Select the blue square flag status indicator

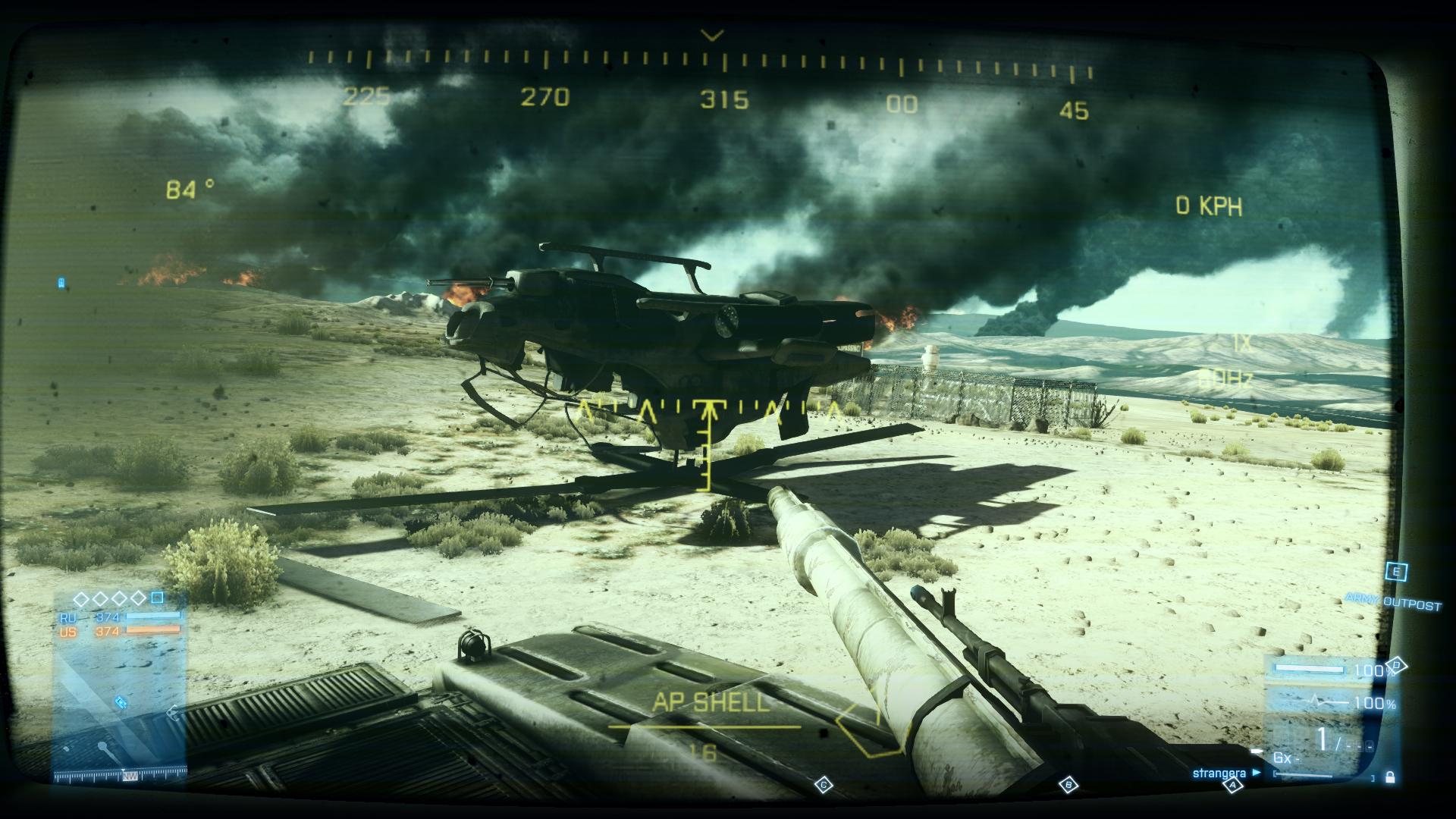157,598
